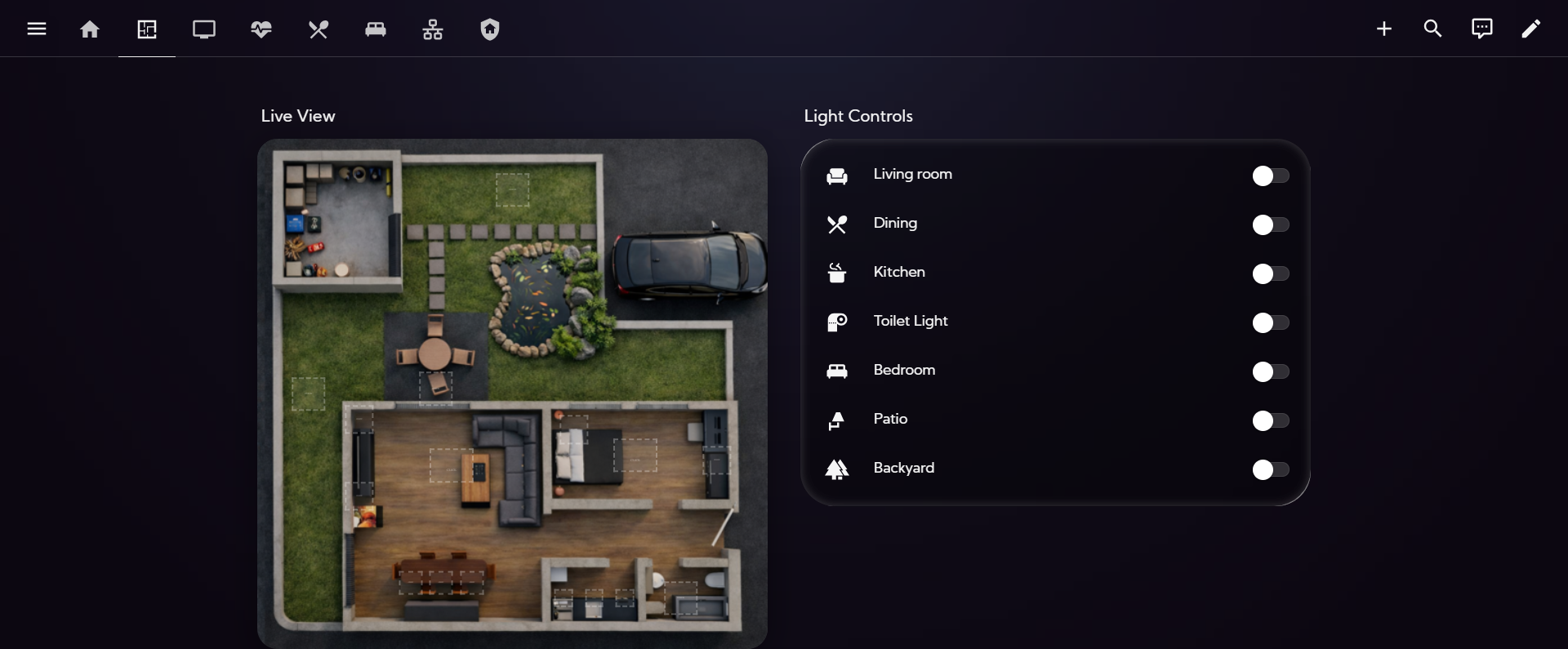Image resolution: width=1568 pixels, height=649 pixels.
Task: Open the health monitoring view
Action: pyautogui.click(x=261, y=29)
